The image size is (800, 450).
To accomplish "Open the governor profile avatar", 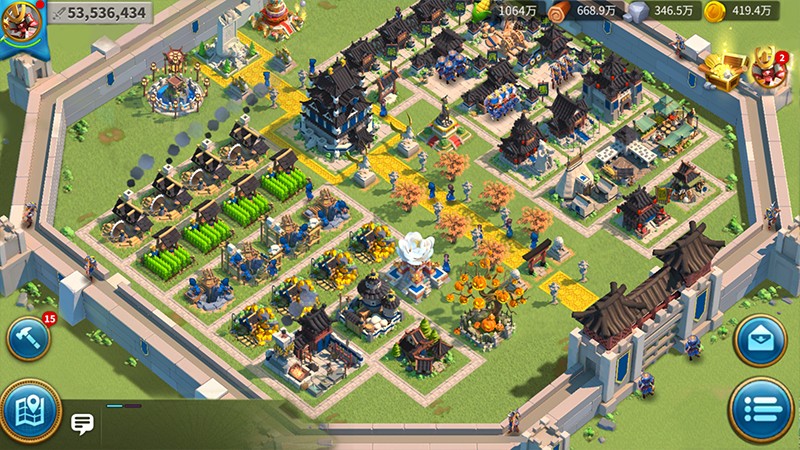I will pyautogui.click(x=20, y=20).
